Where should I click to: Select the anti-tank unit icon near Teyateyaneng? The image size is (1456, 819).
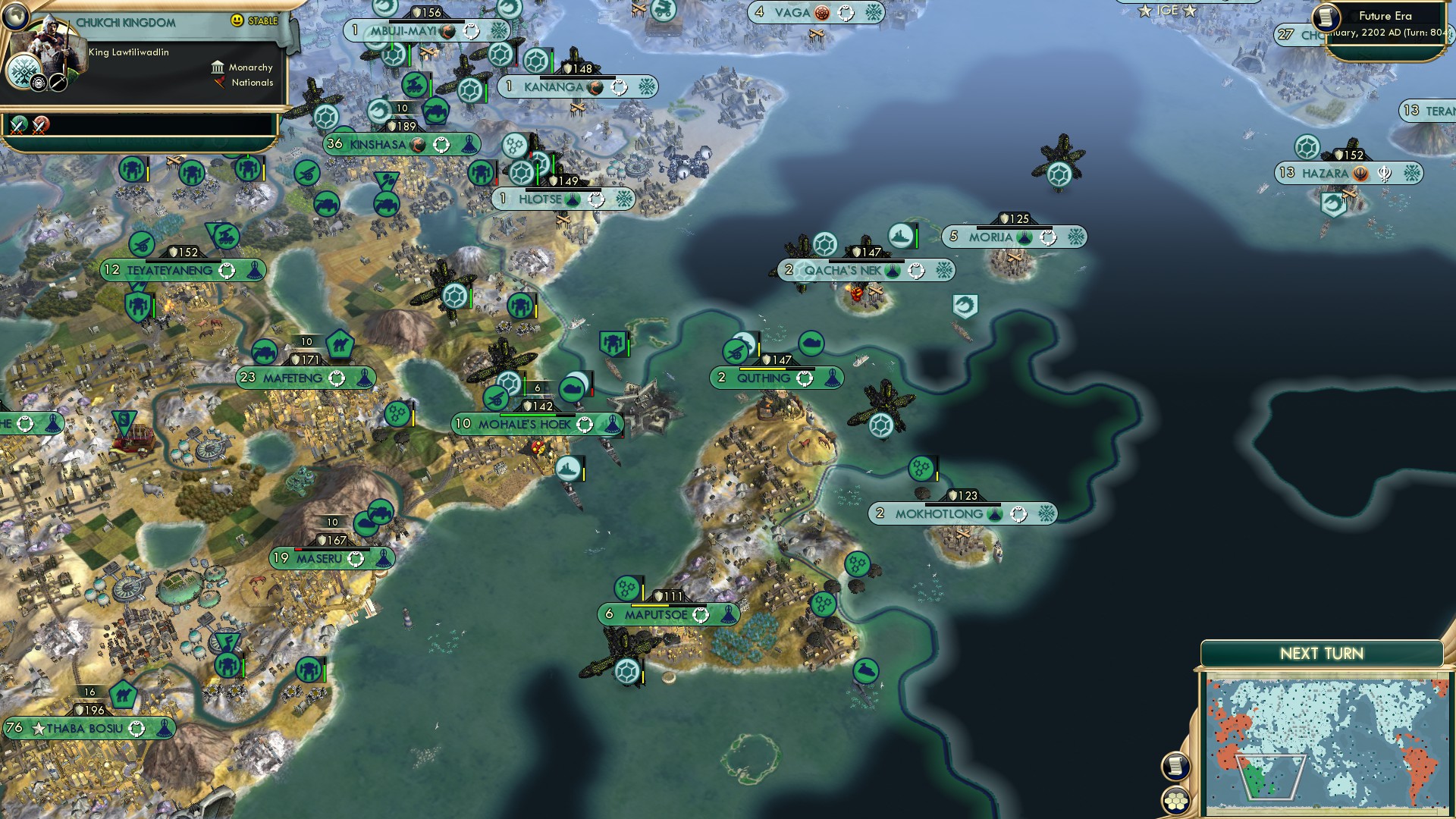141,245
